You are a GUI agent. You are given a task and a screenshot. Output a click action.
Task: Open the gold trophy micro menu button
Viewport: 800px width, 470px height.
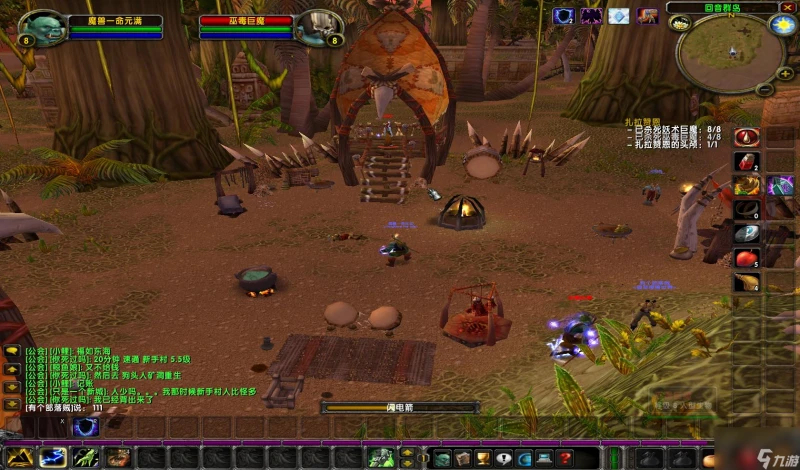[482, 458]
